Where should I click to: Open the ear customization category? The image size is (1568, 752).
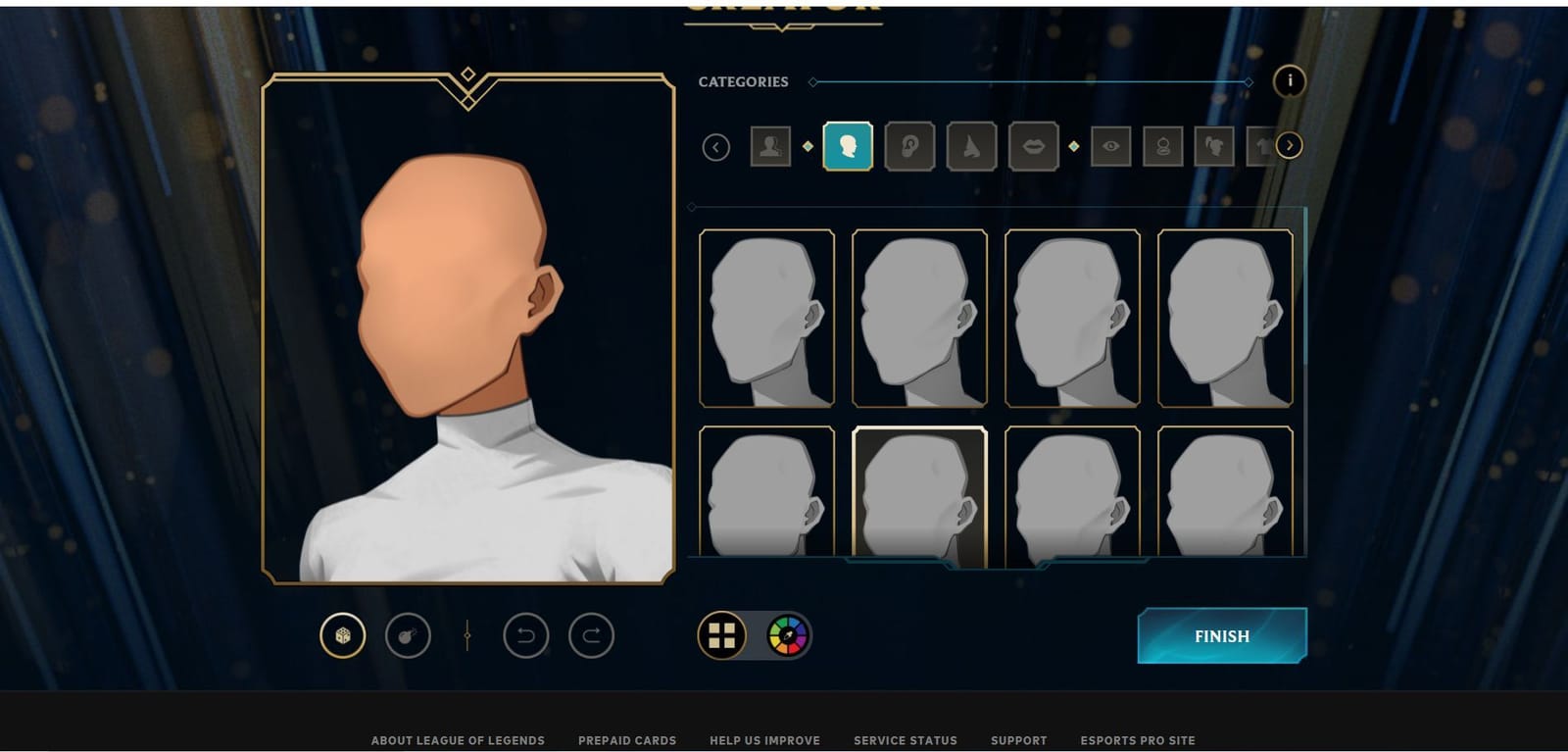point(909,148)
